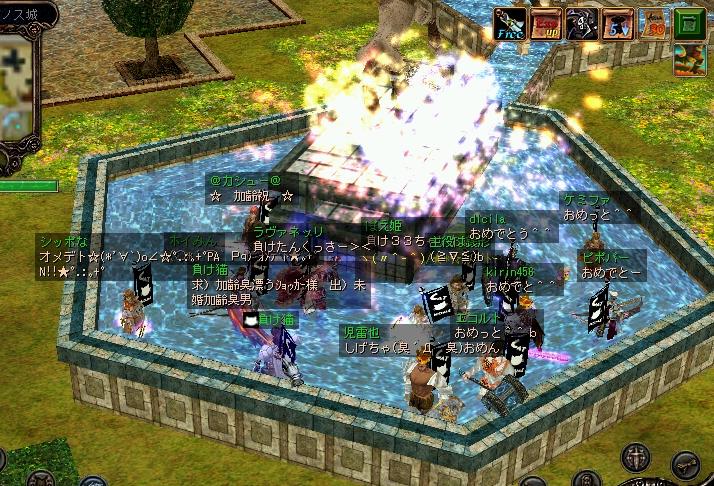Screen dimensions: 714x486
Task: Click the scroll icon marked 30
Action: point(651,23)
